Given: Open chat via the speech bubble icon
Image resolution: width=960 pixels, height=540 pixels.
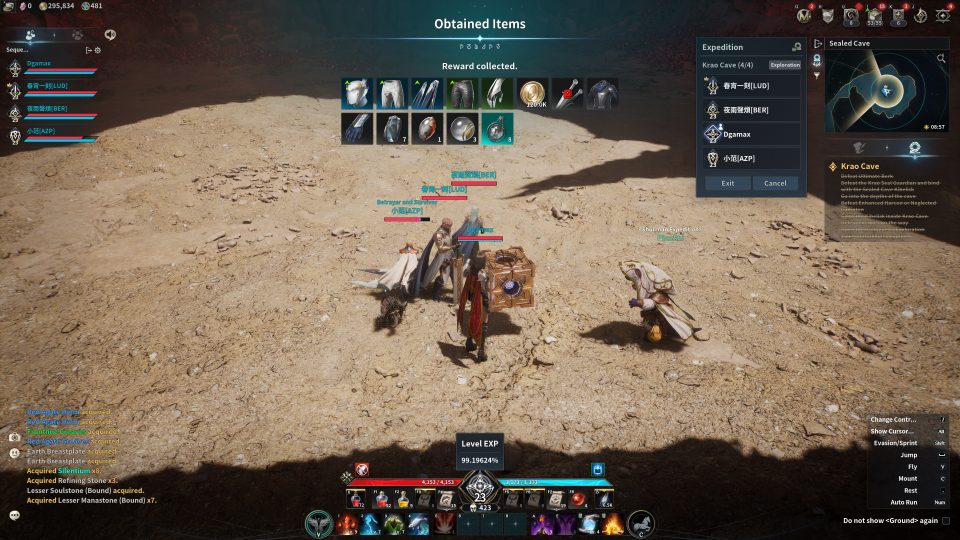Looking at the screenshot, I should 15,515.
